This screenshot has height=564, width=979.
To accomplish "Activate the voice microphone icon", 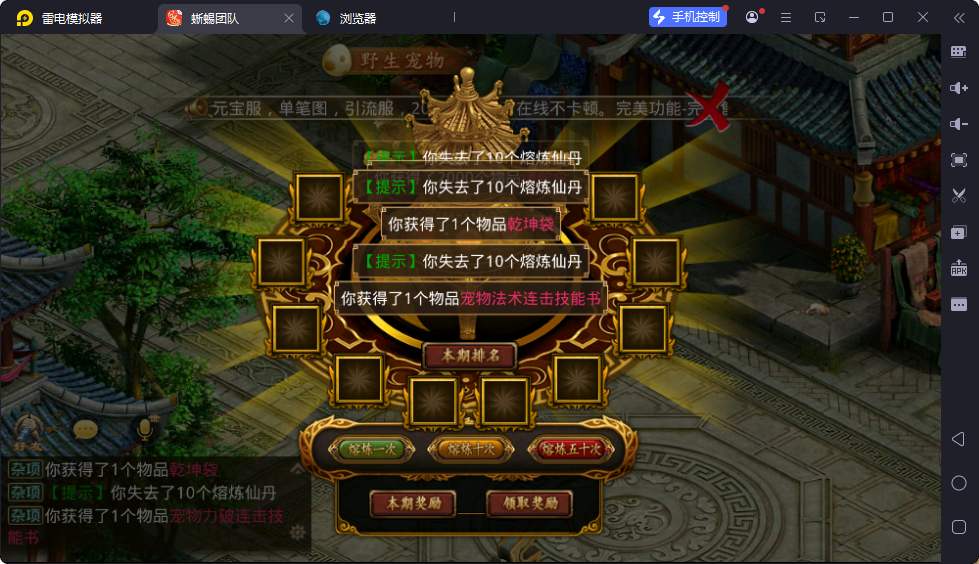I will click(x=145, y=430).
